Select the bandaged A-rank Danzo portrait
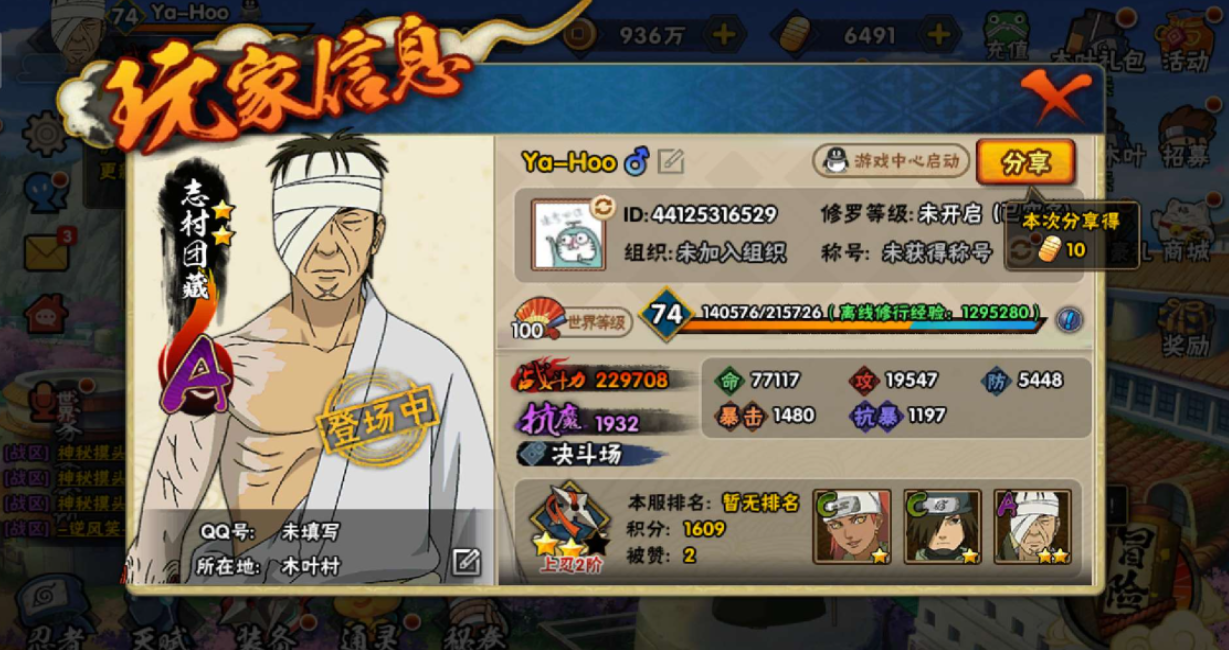Screen dimensions: 1229x650 (1032, 526)
